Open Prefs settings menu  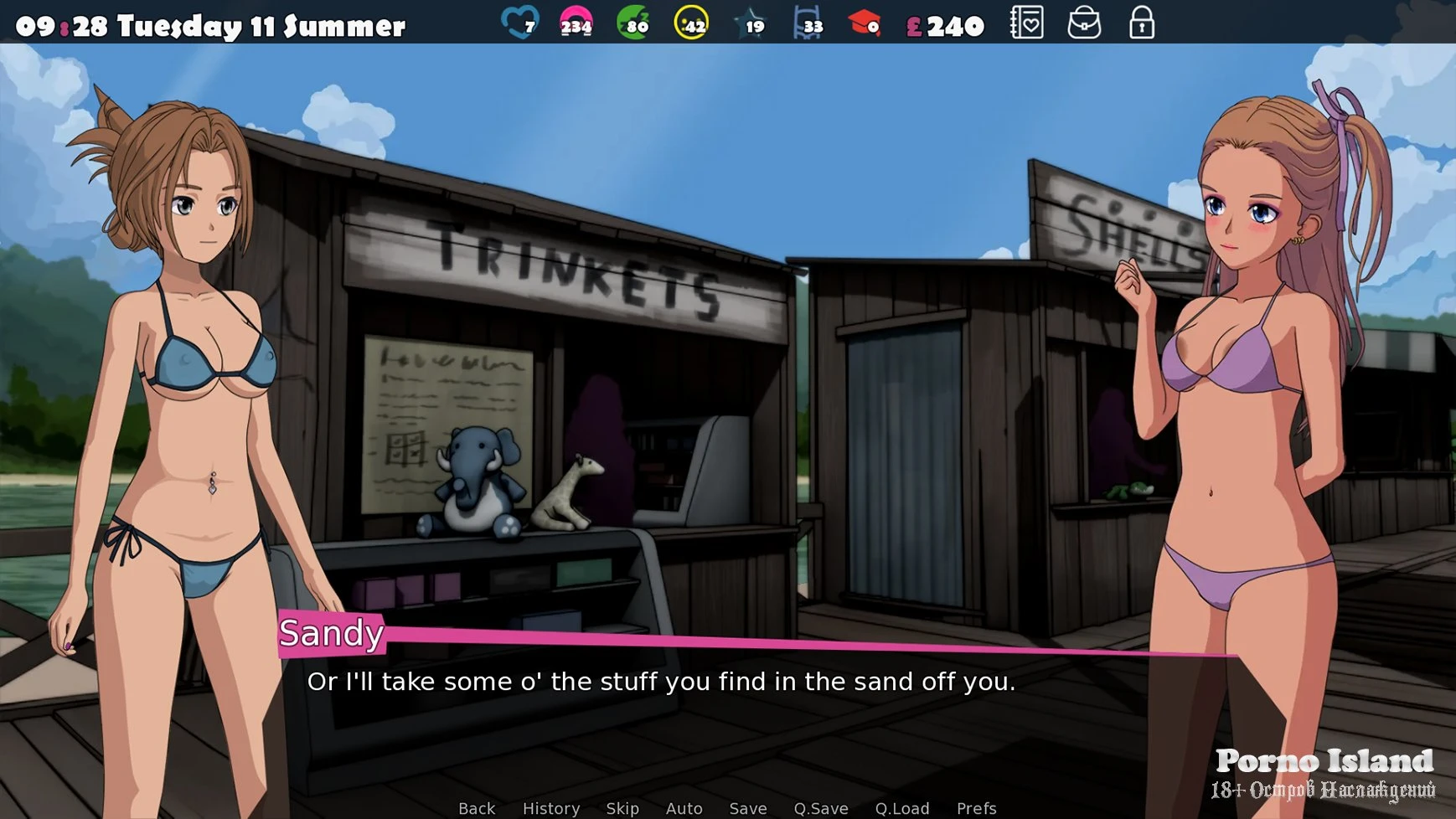[x=977, y=808]
